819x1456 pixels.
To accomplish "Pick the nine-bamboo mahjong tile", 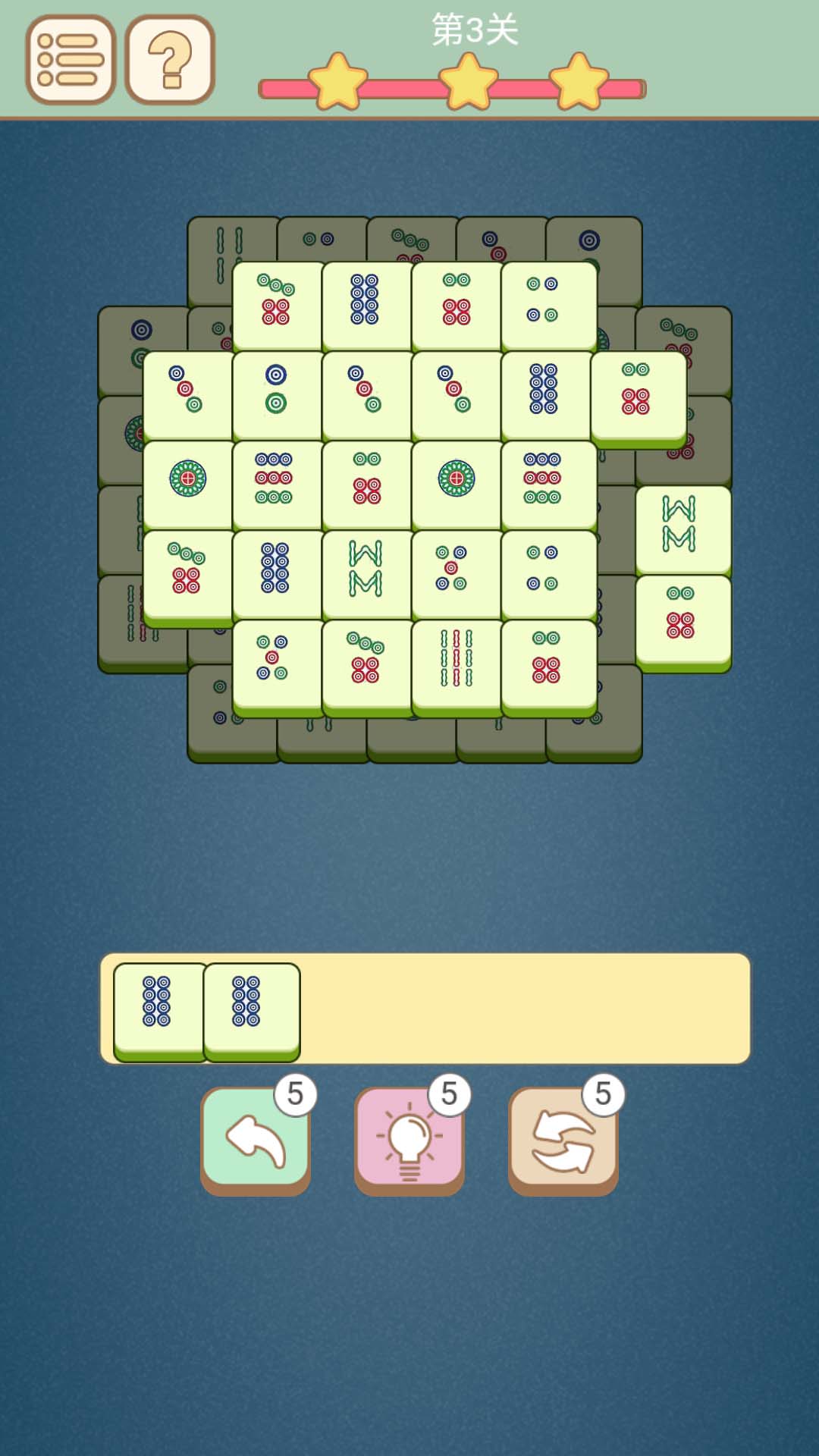I will pos(457,658).
